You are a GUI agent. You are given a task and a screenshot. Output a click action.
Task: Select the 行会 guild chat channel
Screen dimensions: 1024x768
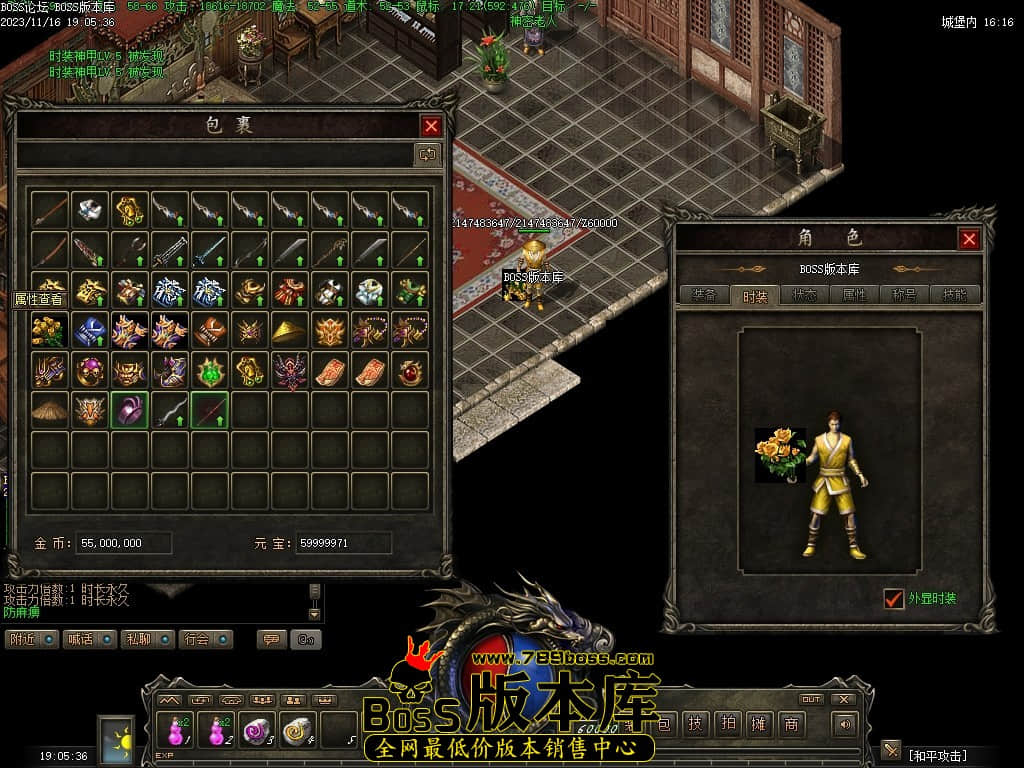pyautogui.click(x=207, y=639)
